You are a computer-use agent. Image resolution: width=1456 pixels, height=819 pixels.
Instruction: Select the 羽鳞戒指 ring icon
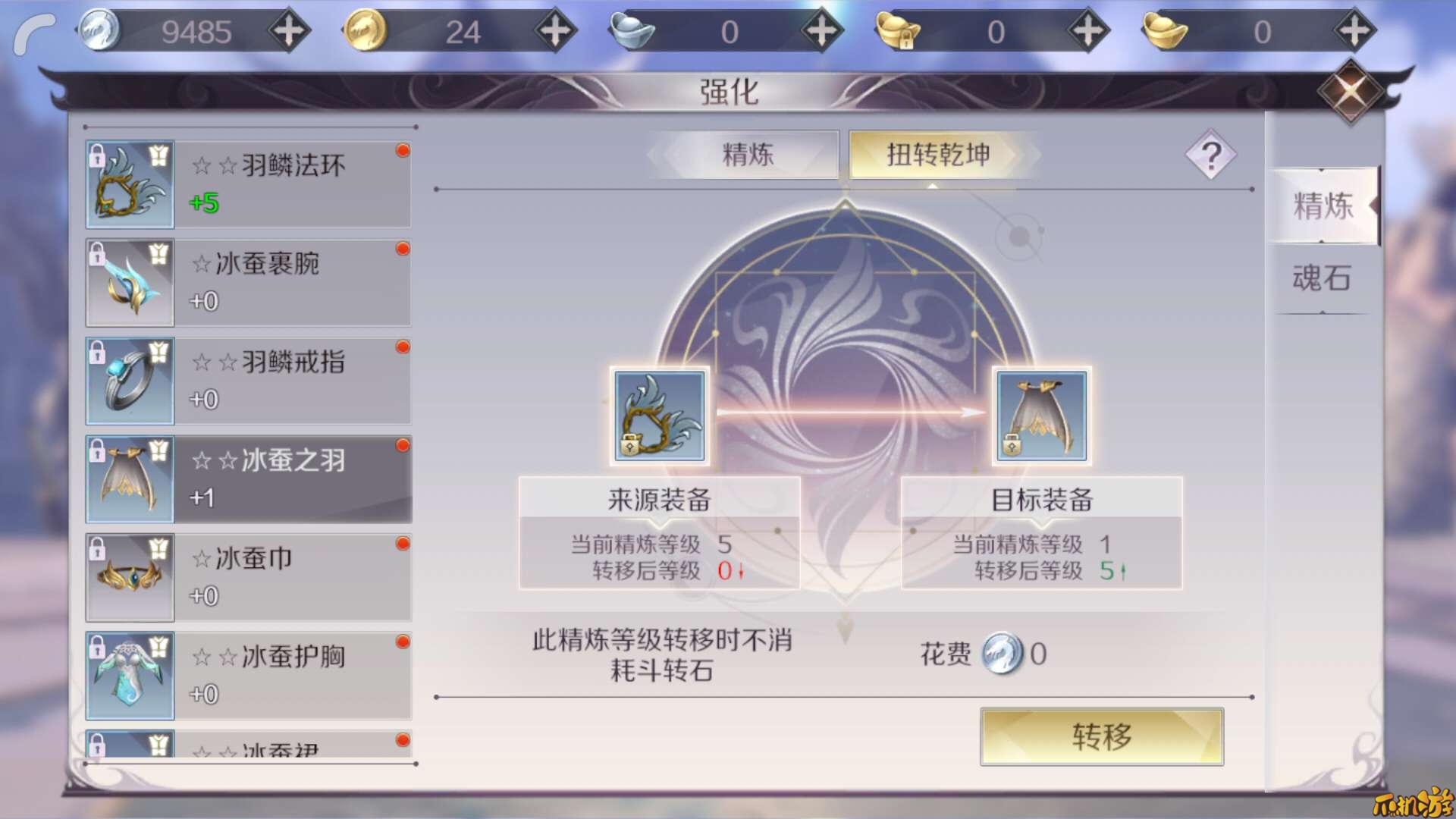click(129, 381)
